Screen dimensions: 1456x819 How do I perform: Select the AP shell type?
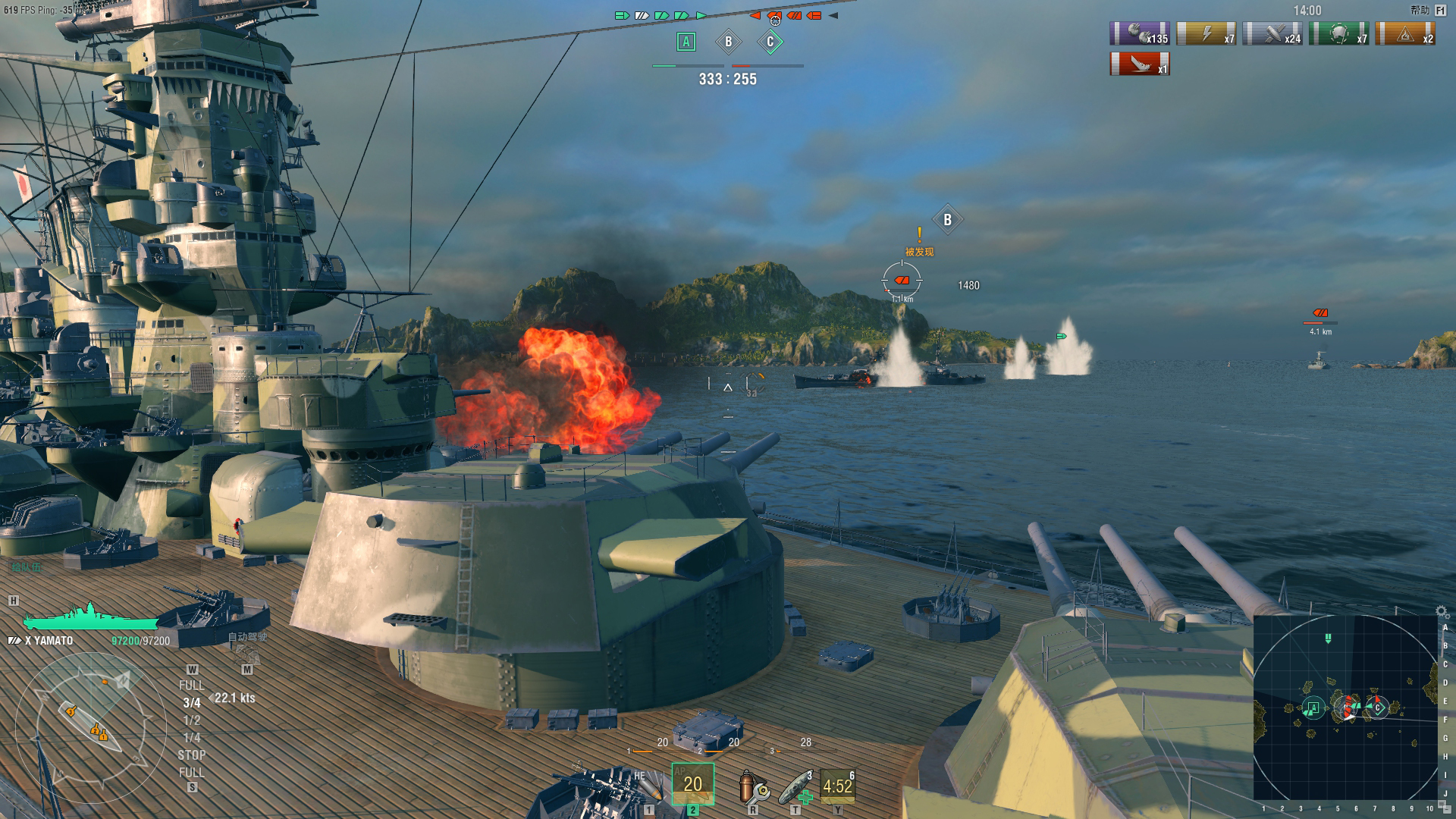click(x=692, y=784)
